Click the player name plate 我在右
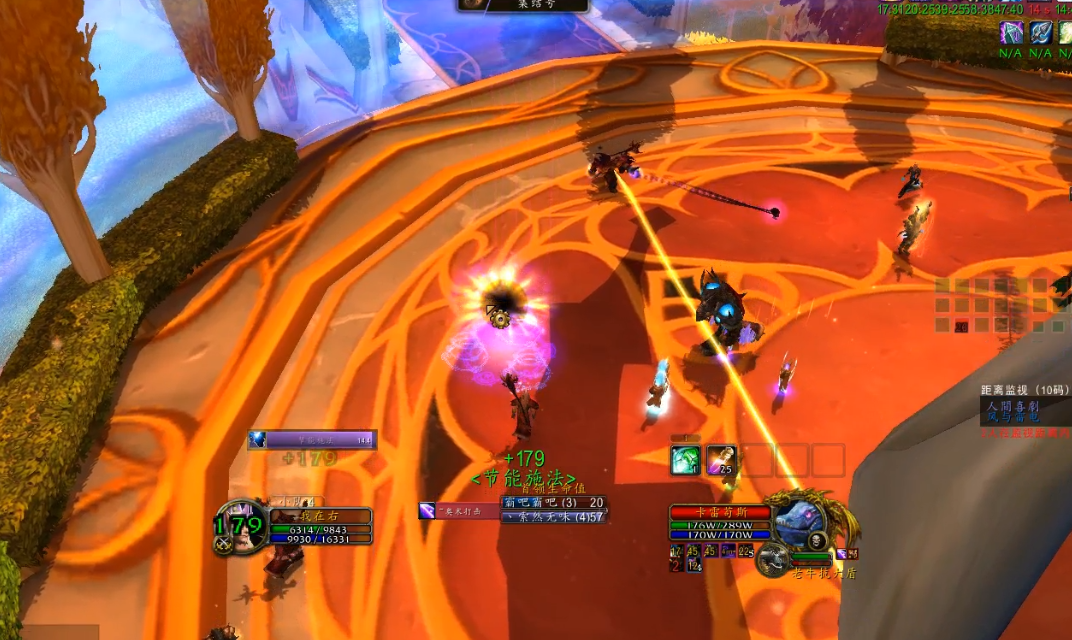Image resolution: width=1072 pixels, height=640 pixels. (x=320, y=516)
